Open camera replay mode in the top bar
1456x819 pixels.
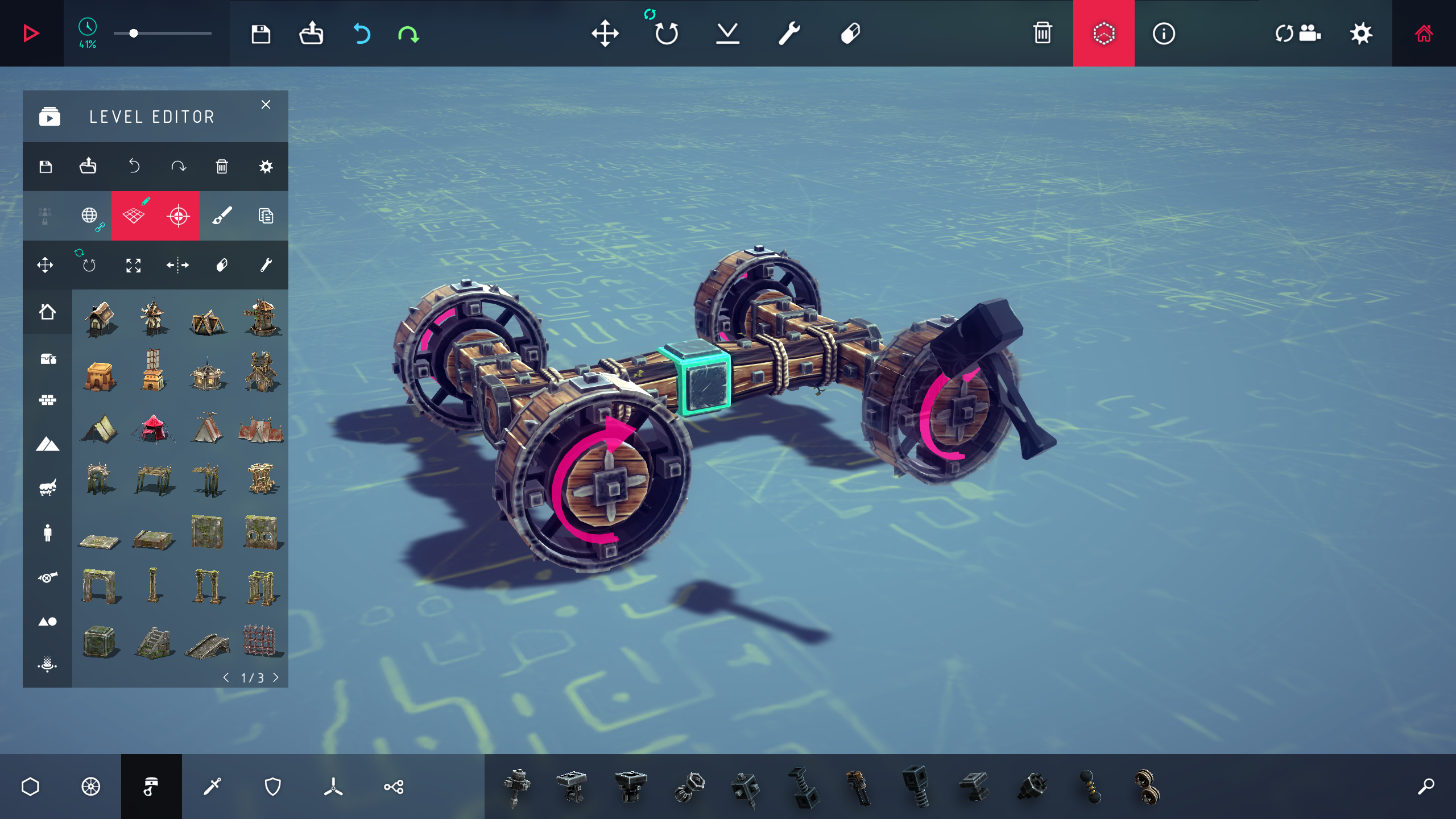click(x=1298, y=34)
